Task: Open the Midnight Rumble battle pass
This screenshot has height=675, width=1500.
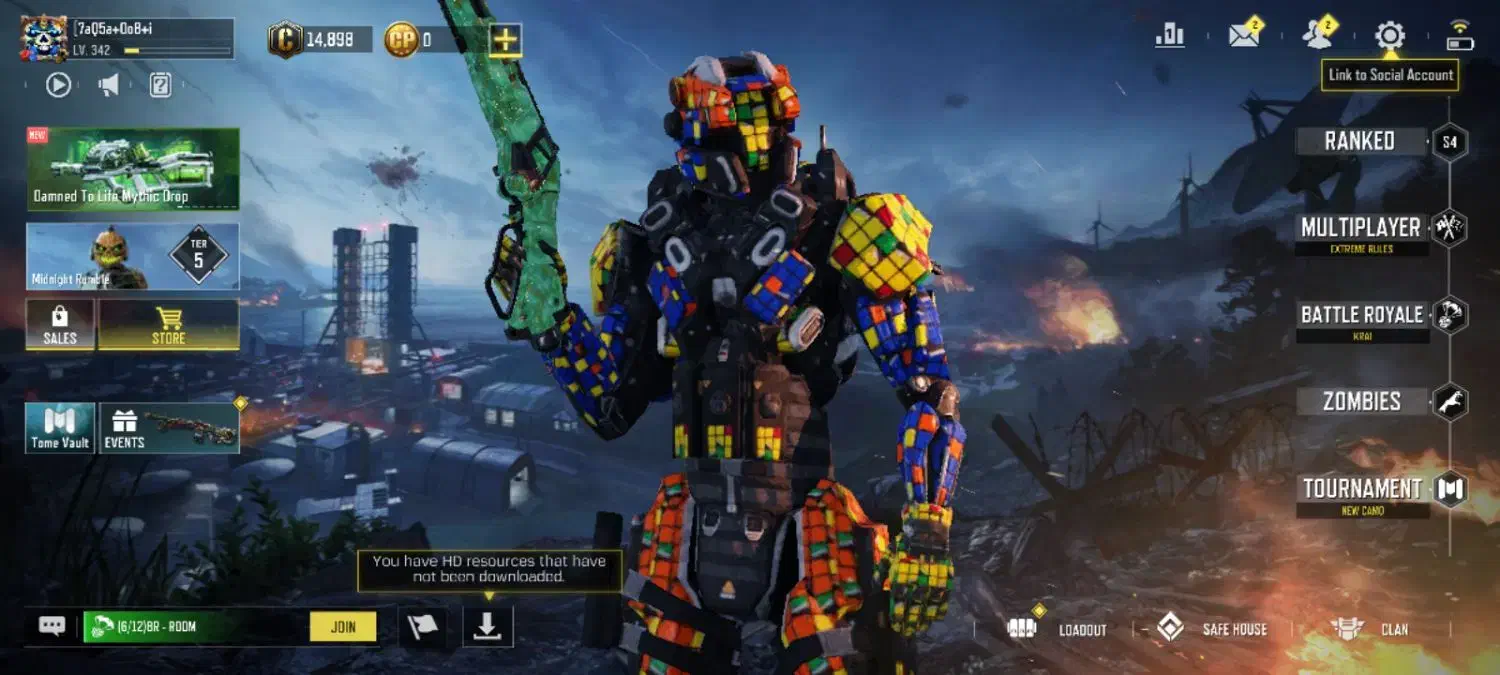Action: click(x=133, y=257)
